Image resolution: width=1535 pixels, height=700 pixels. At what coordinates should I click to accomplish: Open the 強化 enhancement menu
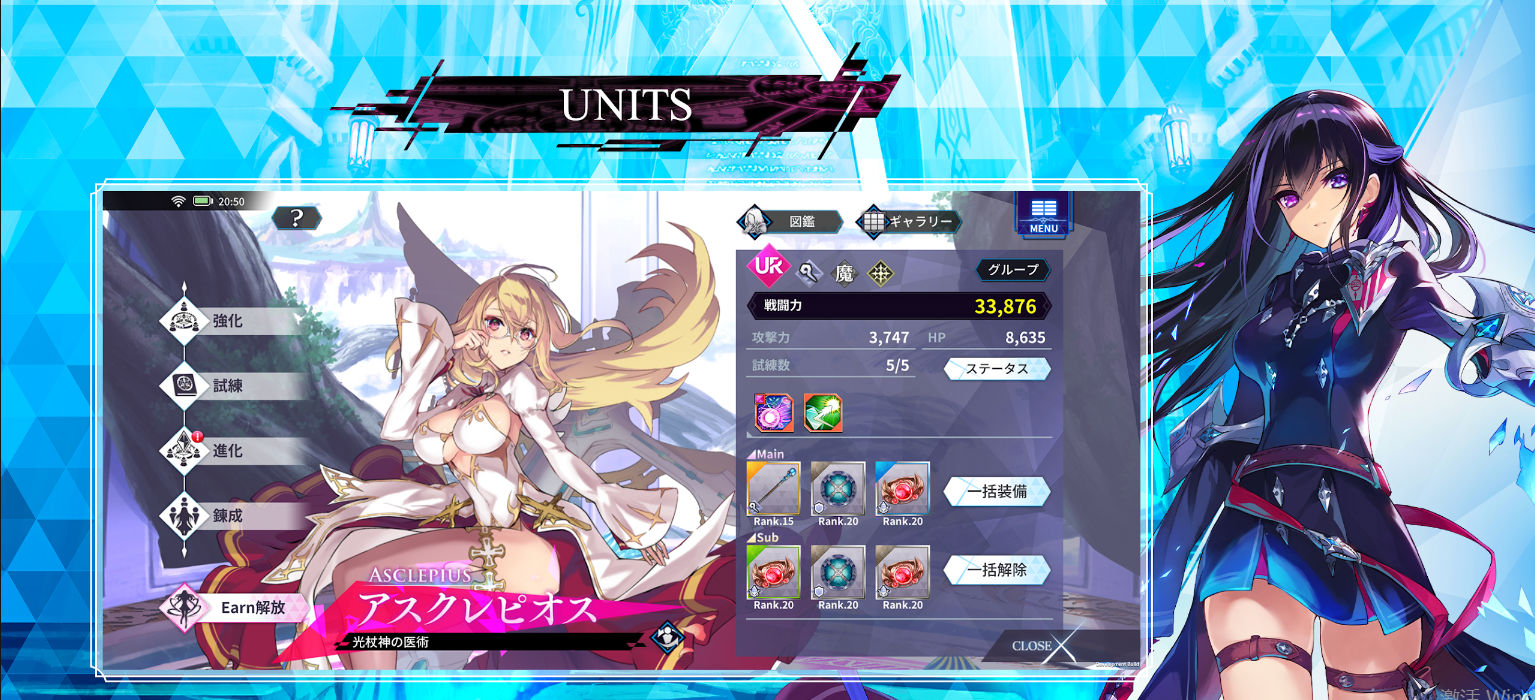coord(228,321)
